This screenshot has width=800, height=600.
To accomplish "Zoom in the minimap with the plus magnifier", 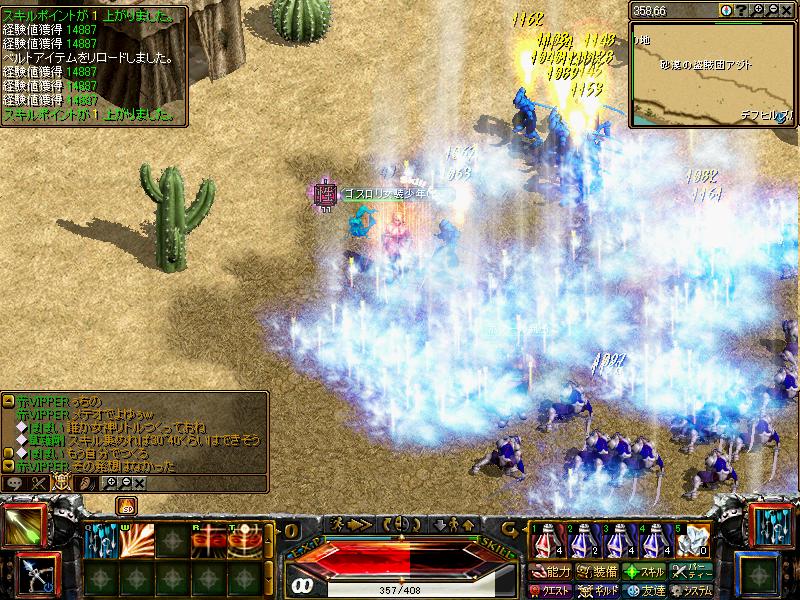I will 757,9.
